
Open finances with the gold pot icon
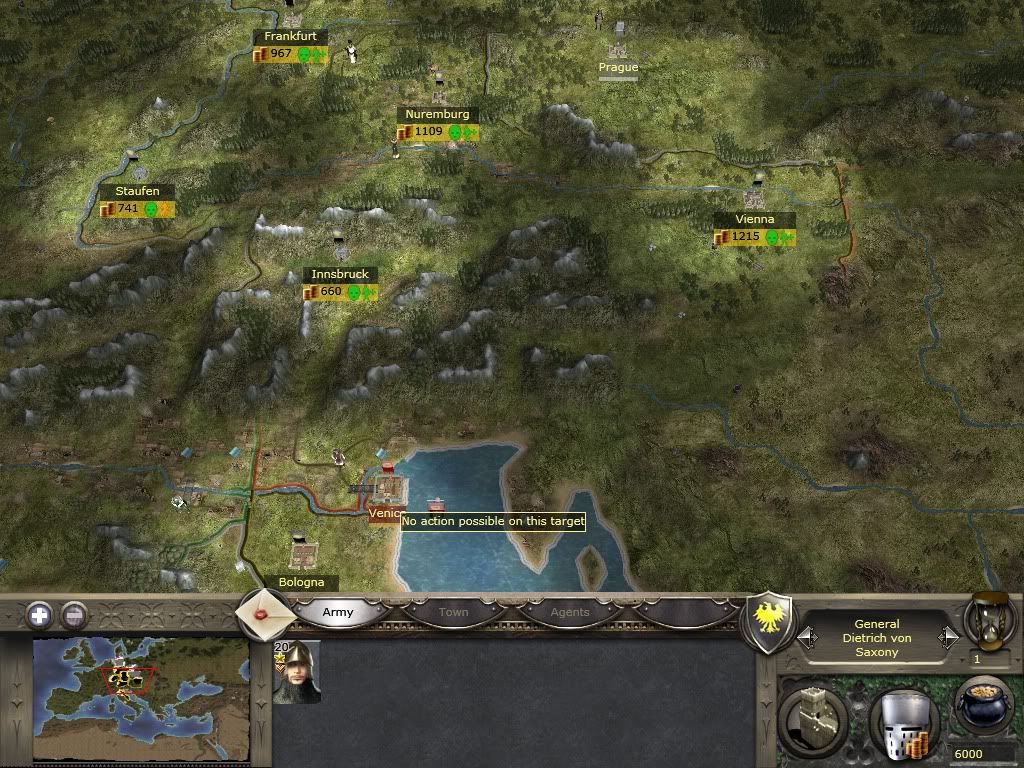click(x=983, y=709)
